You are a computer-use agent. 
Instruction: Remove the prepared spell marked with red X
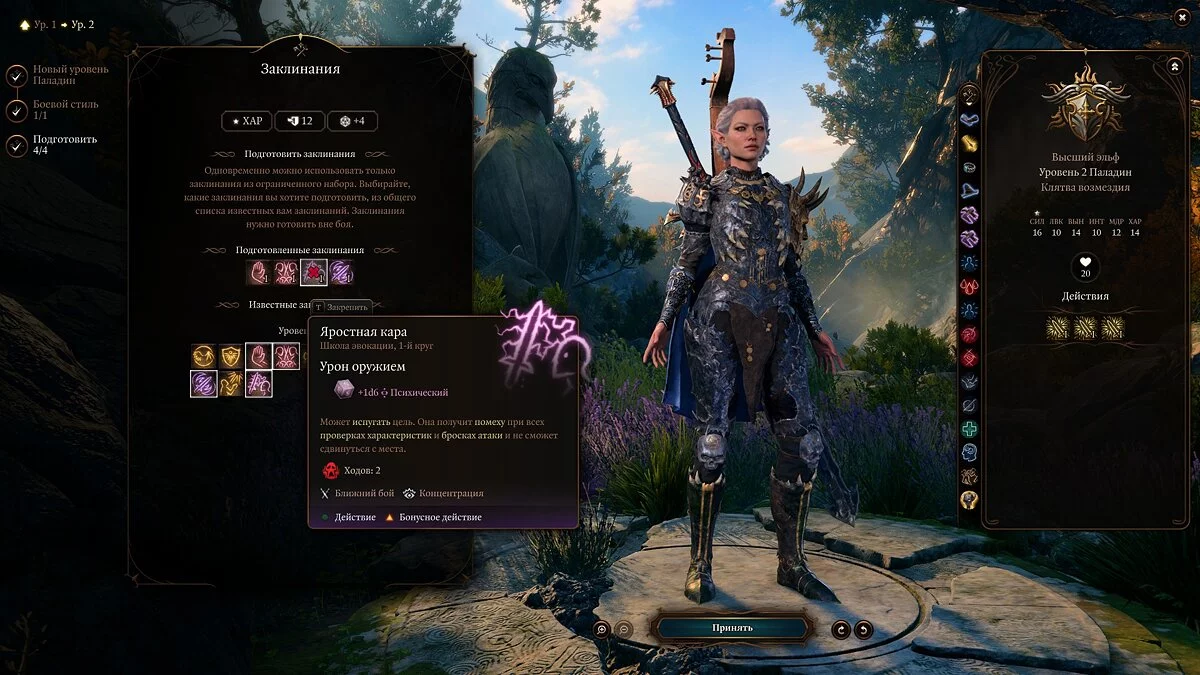[x=314, y=272]
